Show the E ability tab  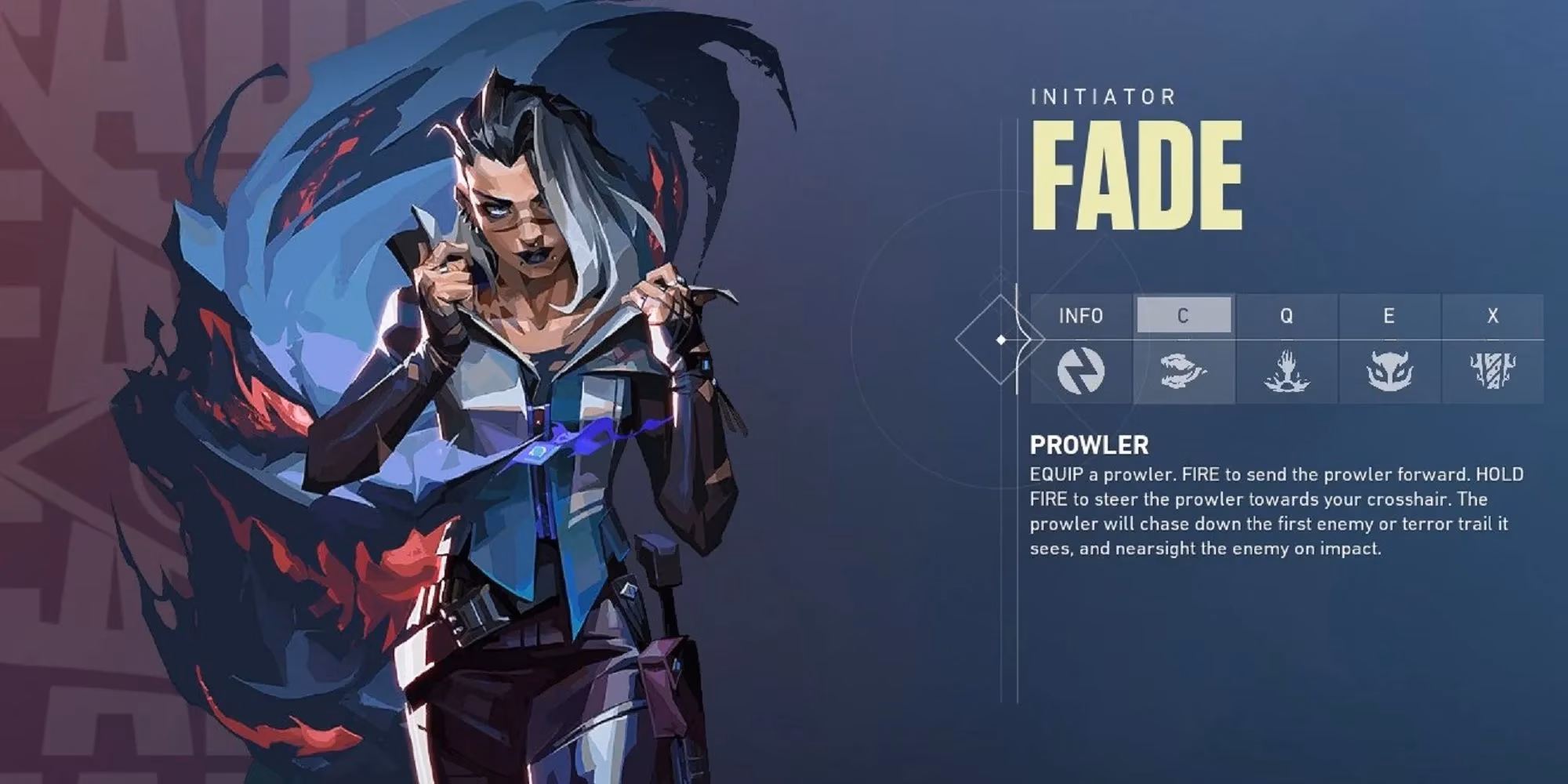pos(1389,316)
